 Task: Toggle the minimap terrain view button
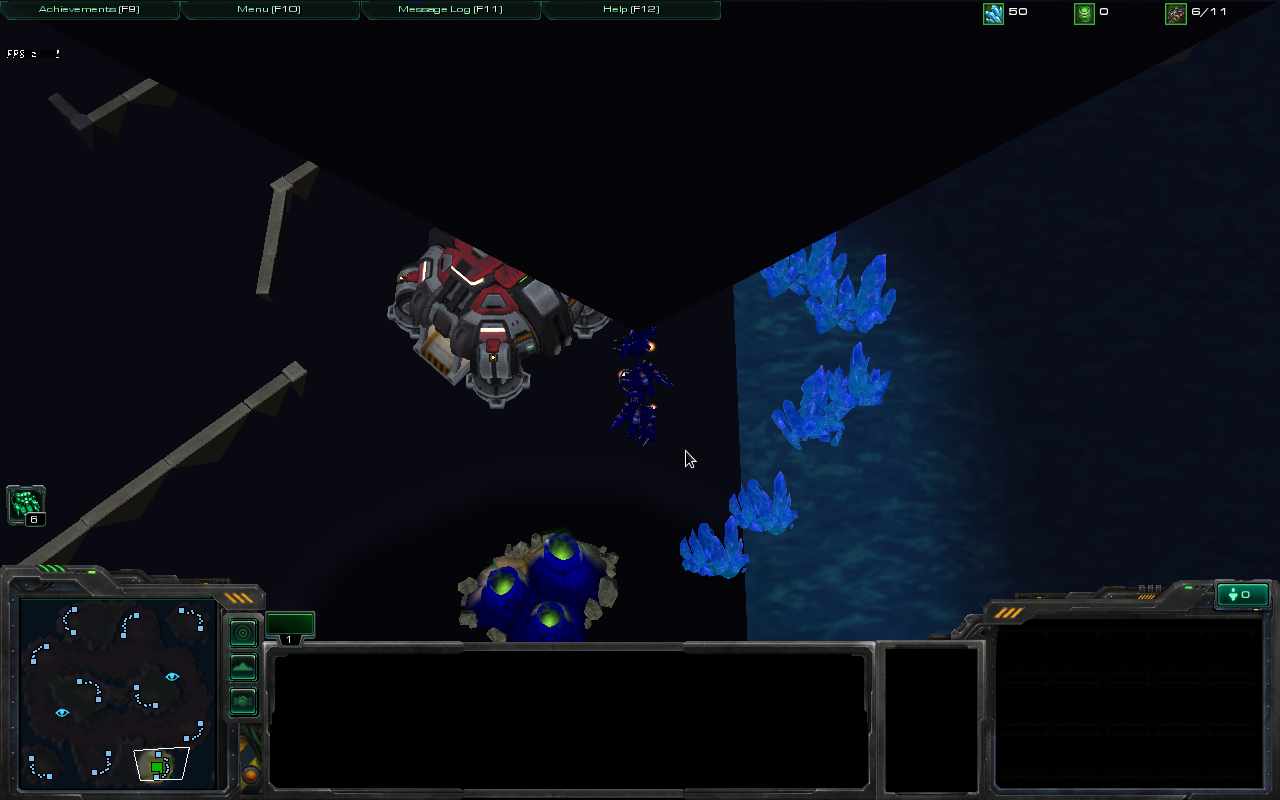(243, 667)
